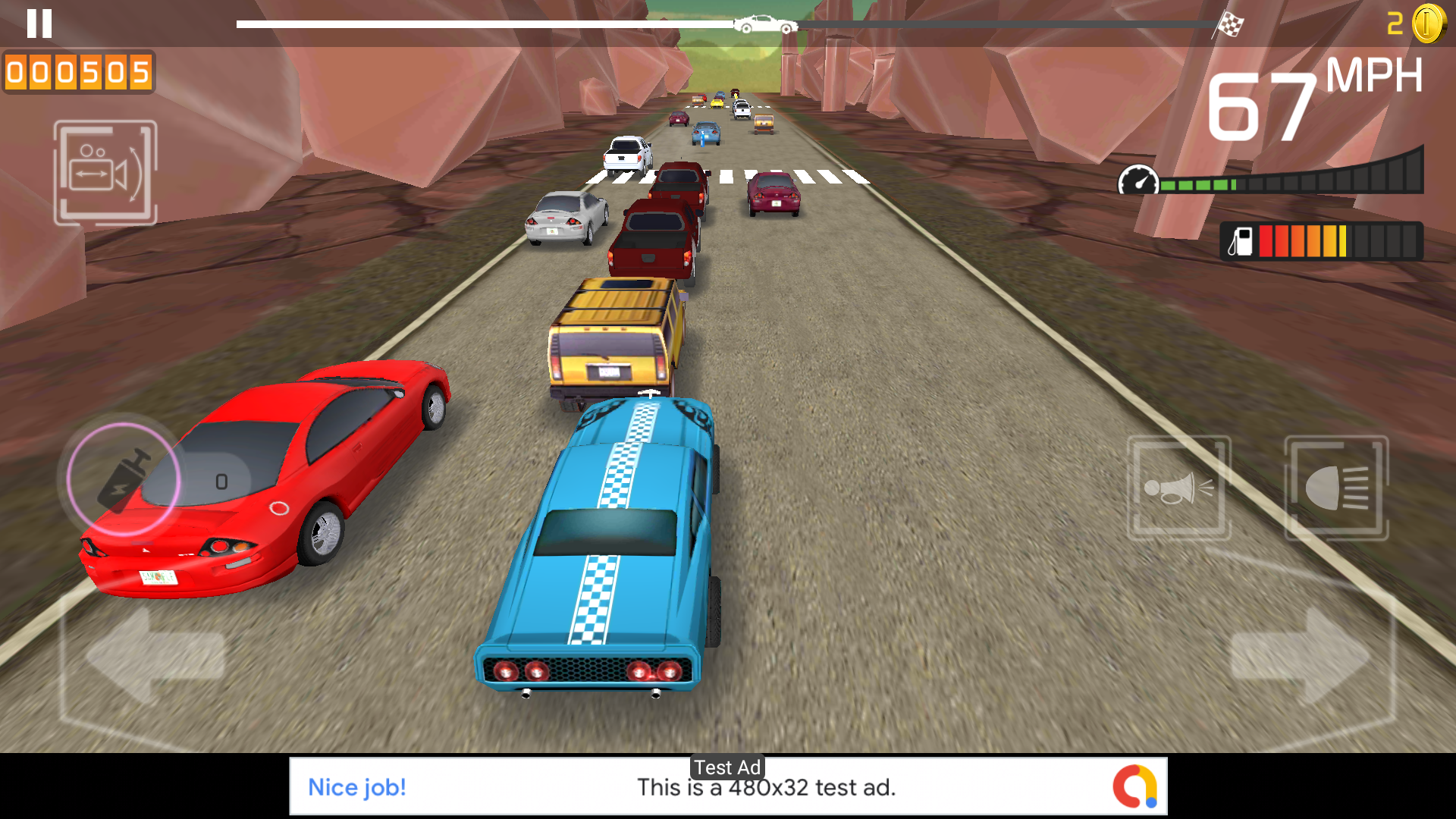
Task: Toggle the headlights button
Action: (x=1336, y=488)
